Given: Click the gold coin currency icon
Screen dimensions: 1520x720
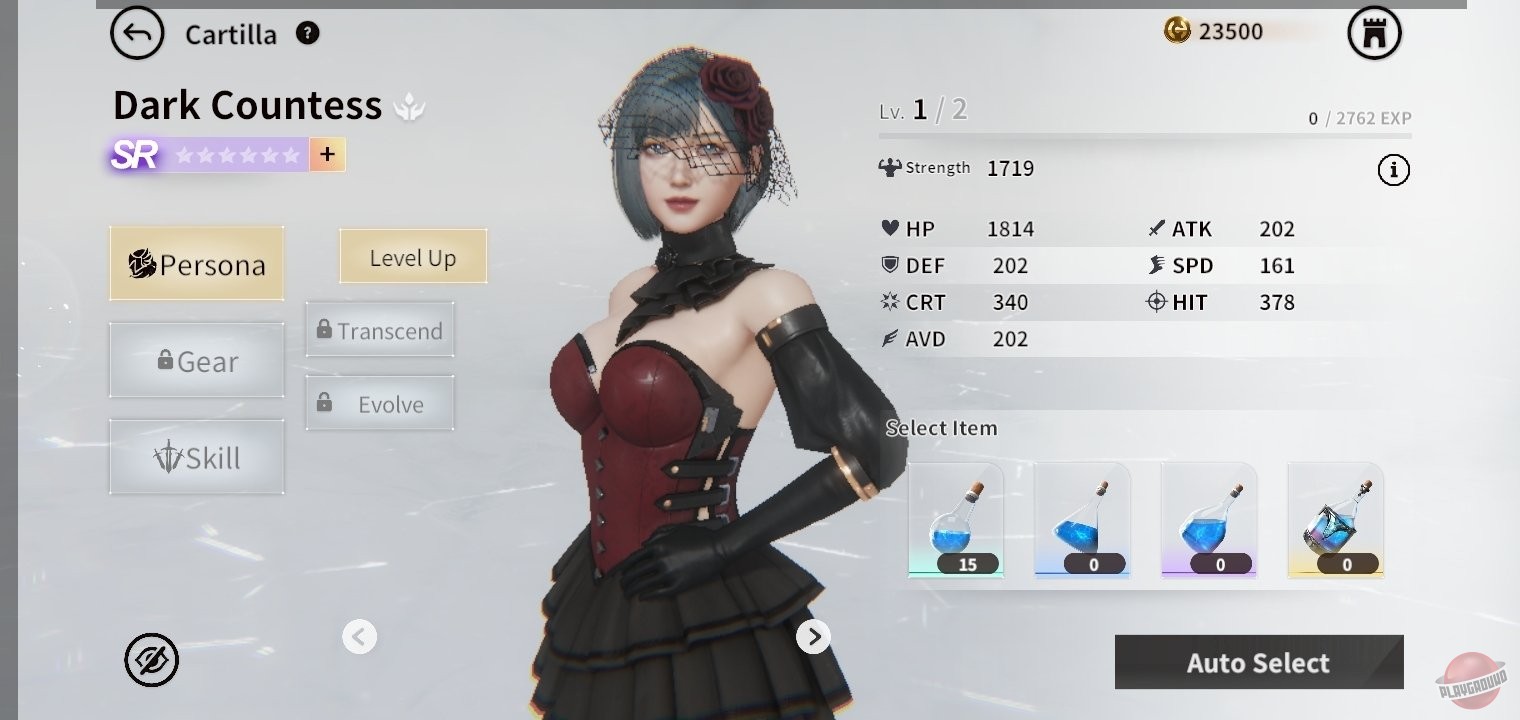Looking at the screenshot, I should tap(1177, 31).
